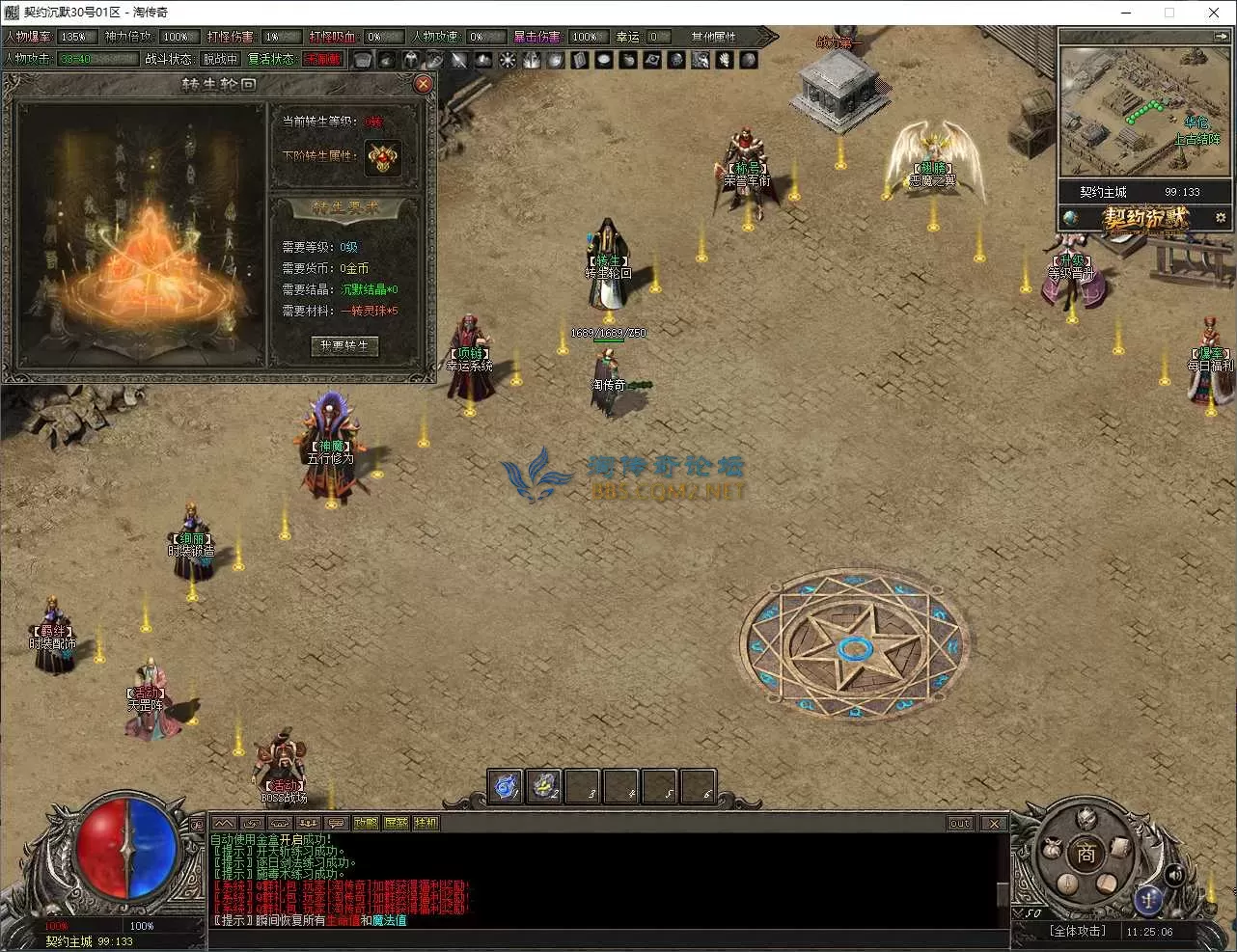This screenshot has width=1237, height=952.
Task: Open the 攻略 guide button
Action: coord(367,823)
